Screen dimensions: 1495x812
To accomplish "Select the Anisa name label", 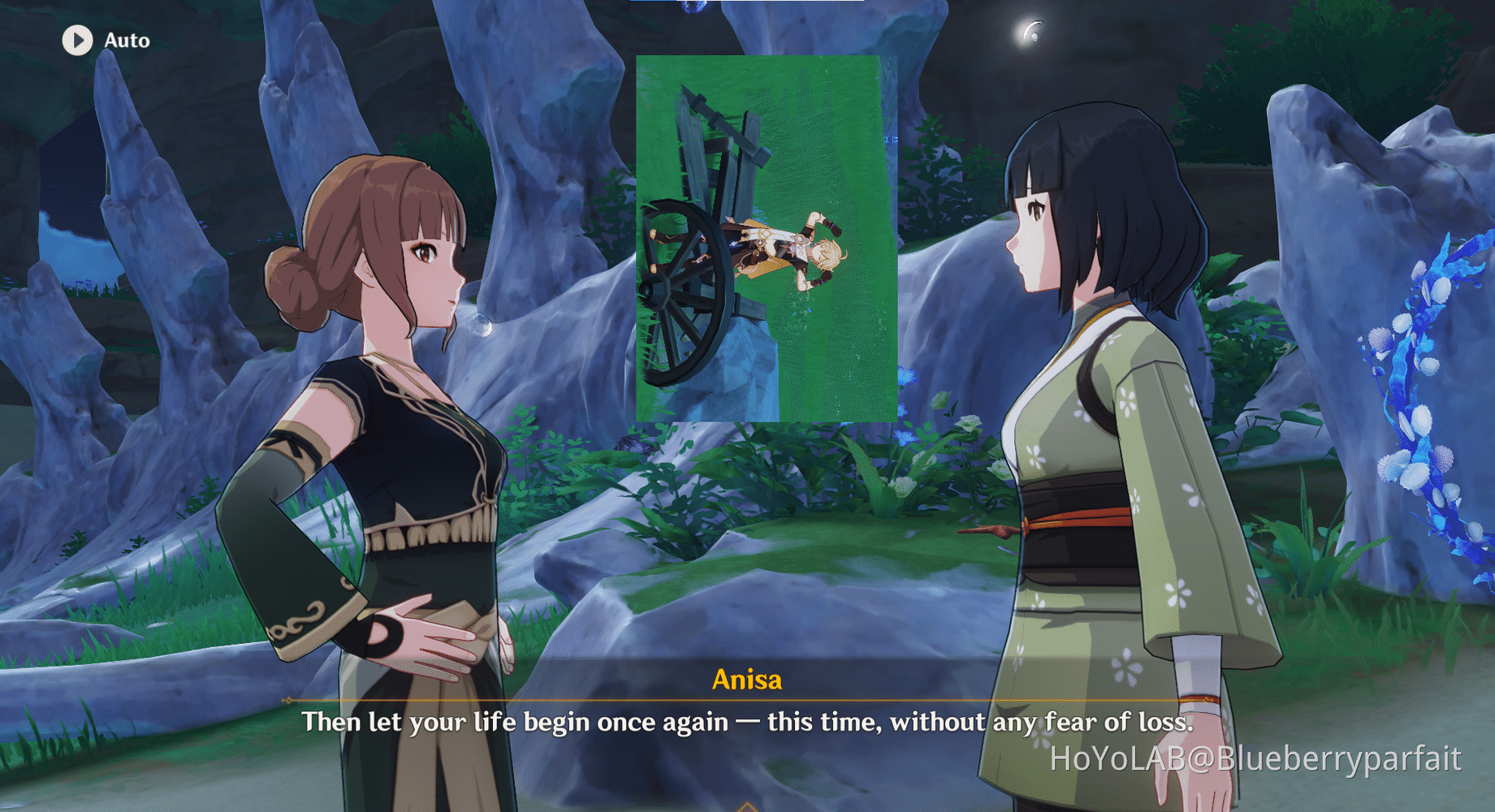I will tap(746, 681).
